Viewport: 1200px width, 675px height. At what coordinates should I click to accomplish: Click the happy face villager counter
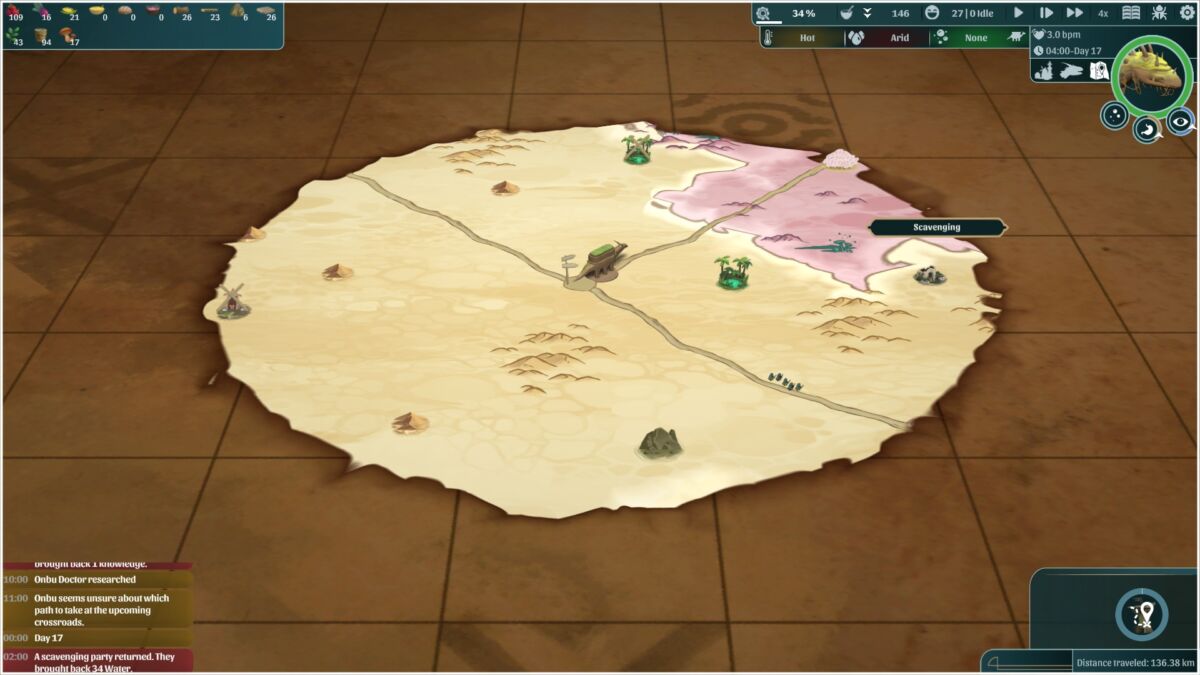[933, 13]
